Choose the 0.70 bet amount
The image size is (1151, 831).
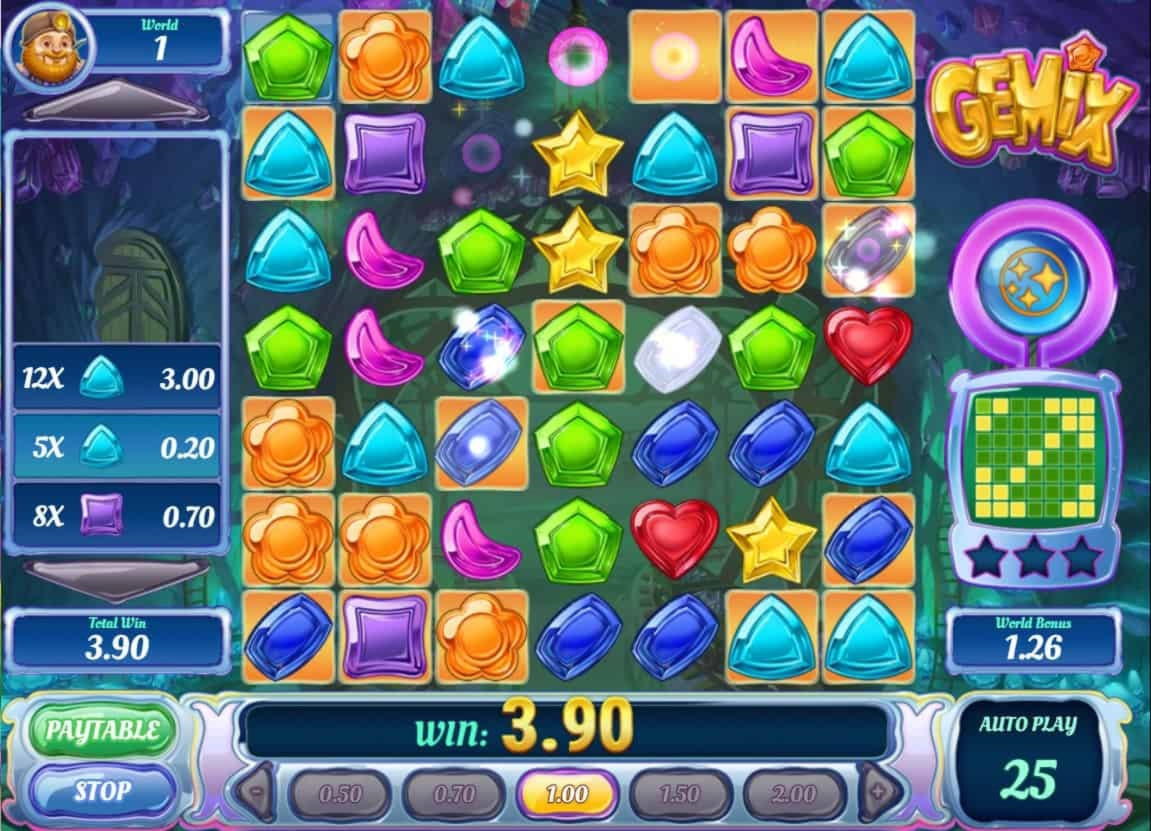[x=452, y=795]
